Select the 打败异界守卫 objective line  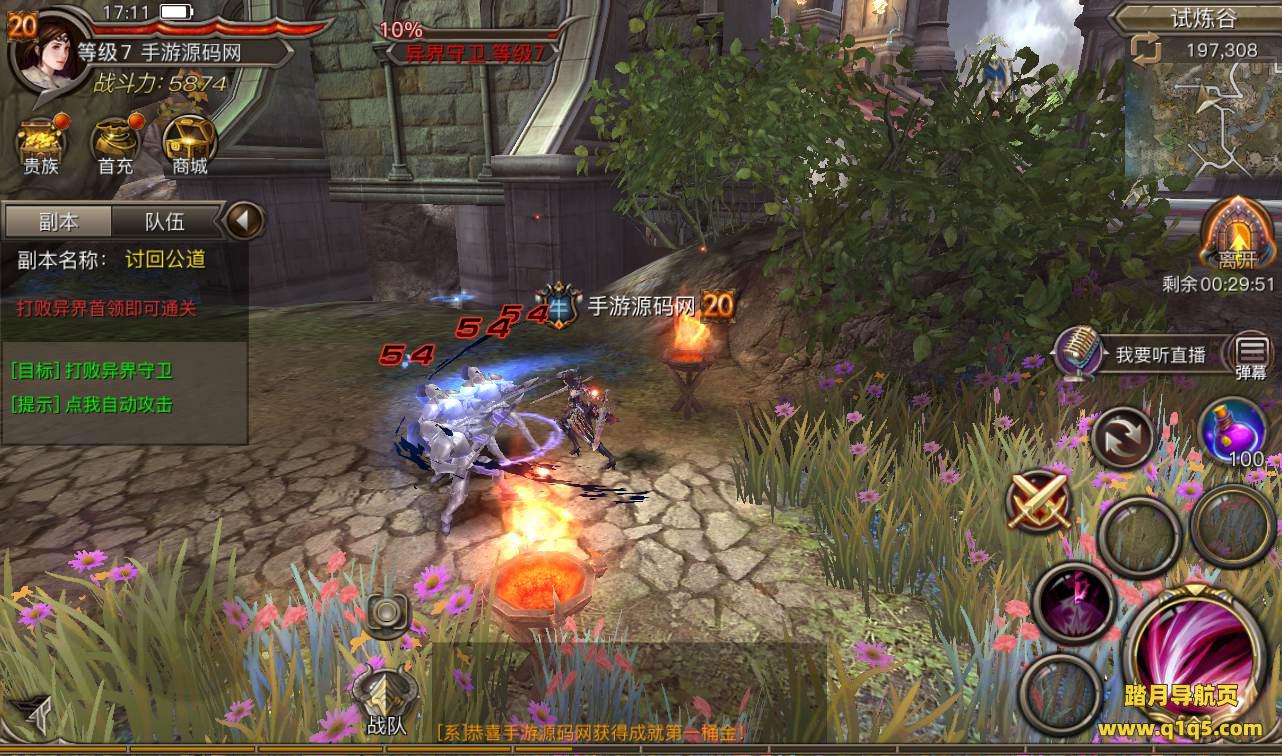(92, 371)
